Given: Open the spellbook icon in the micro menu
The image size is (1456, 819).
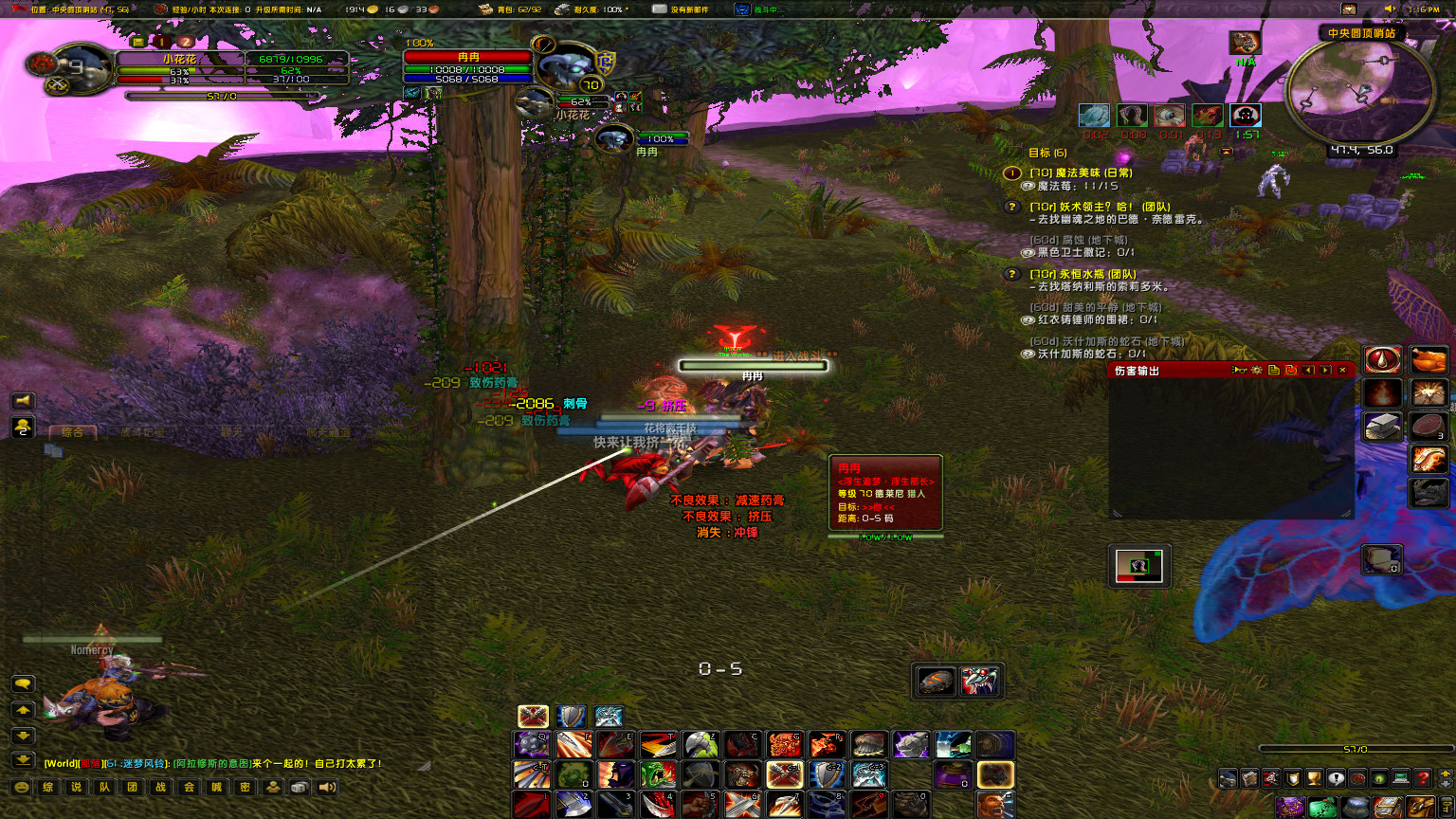Looking at the screenshot, I should click(x=1248, y=778).
